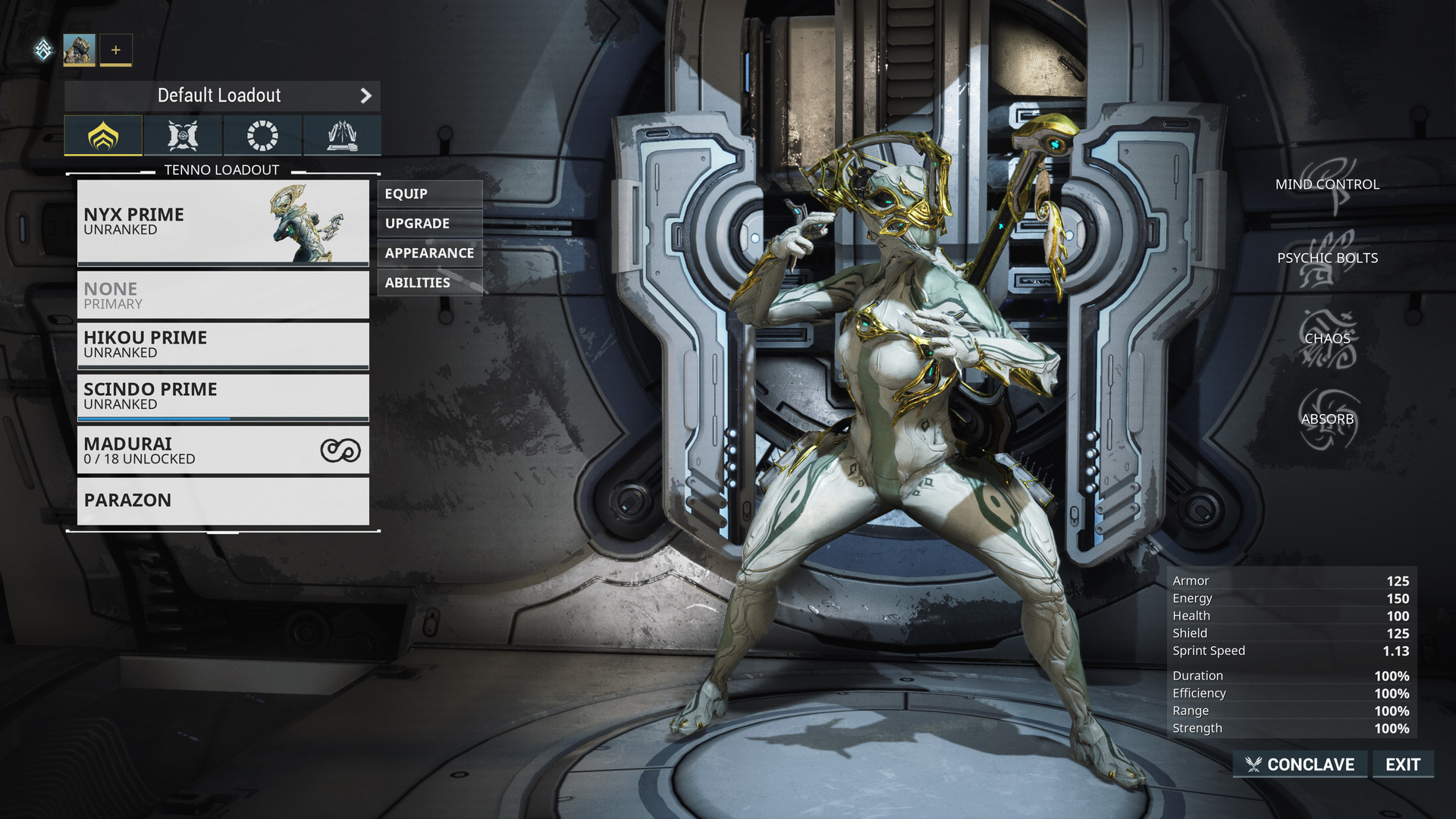Toggle the Conclave mode button

1301,764
